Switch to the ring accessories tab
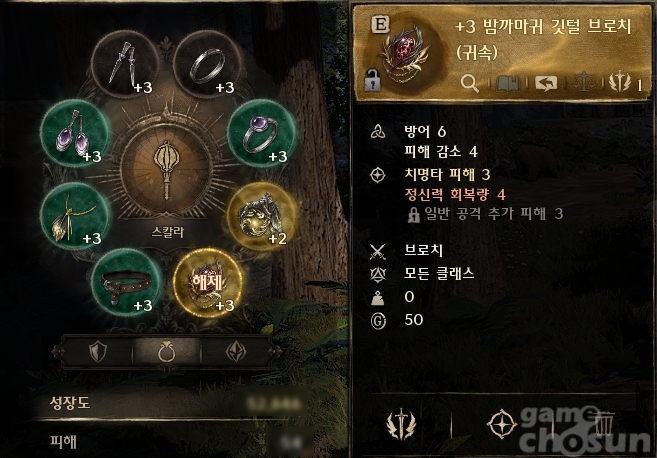Viewport: 657px width, 458px height. click(x=166, y=353)
